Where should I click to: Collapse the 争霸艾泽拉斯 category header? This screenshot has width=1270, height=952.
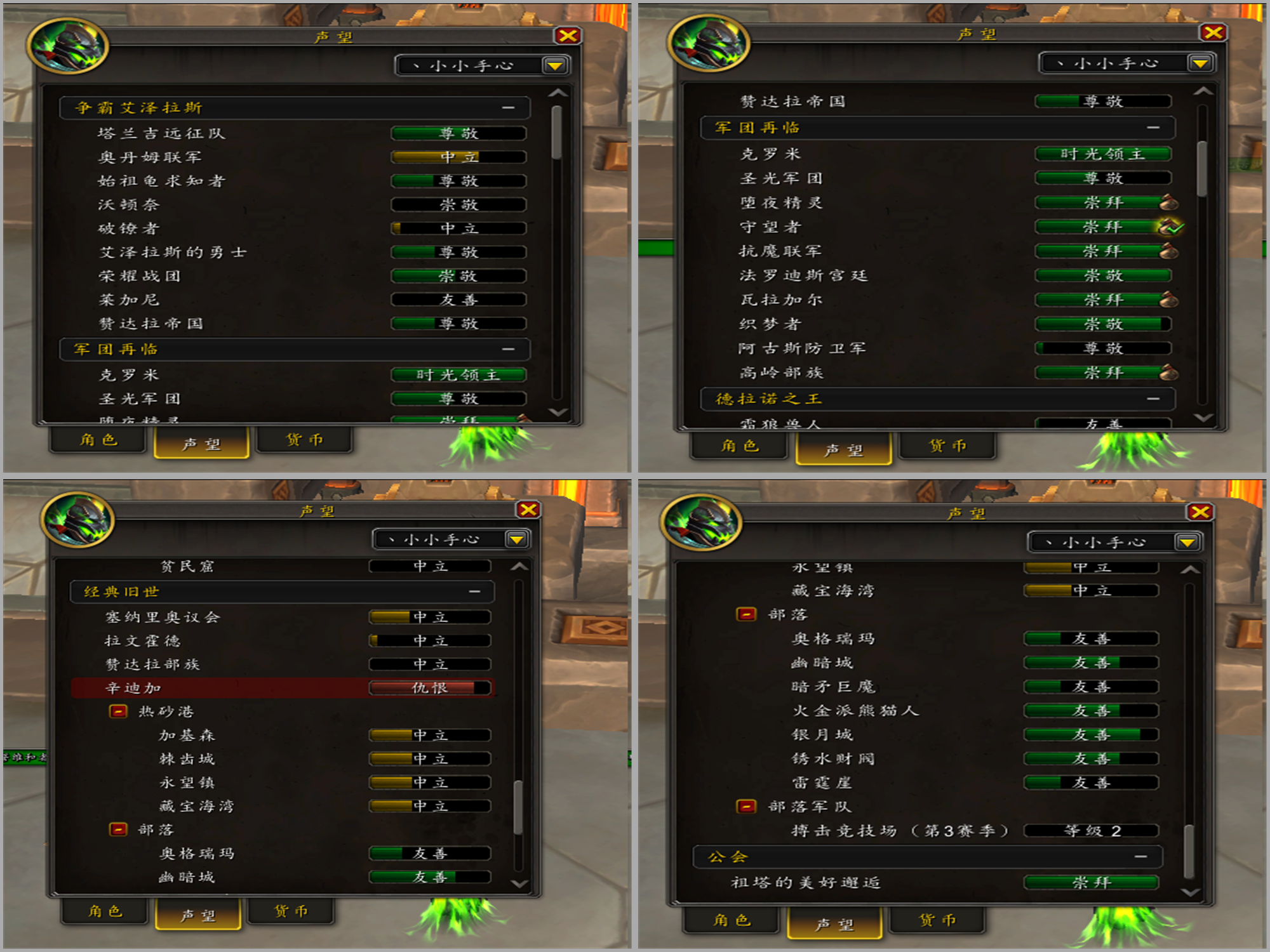[507, 108]
